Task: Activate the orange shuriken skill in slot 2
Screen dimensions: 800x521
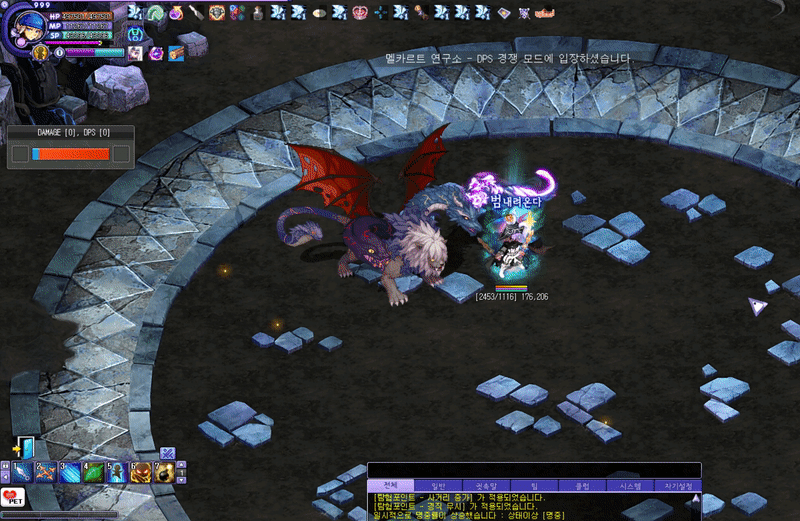Action: (x=46, y=471)
